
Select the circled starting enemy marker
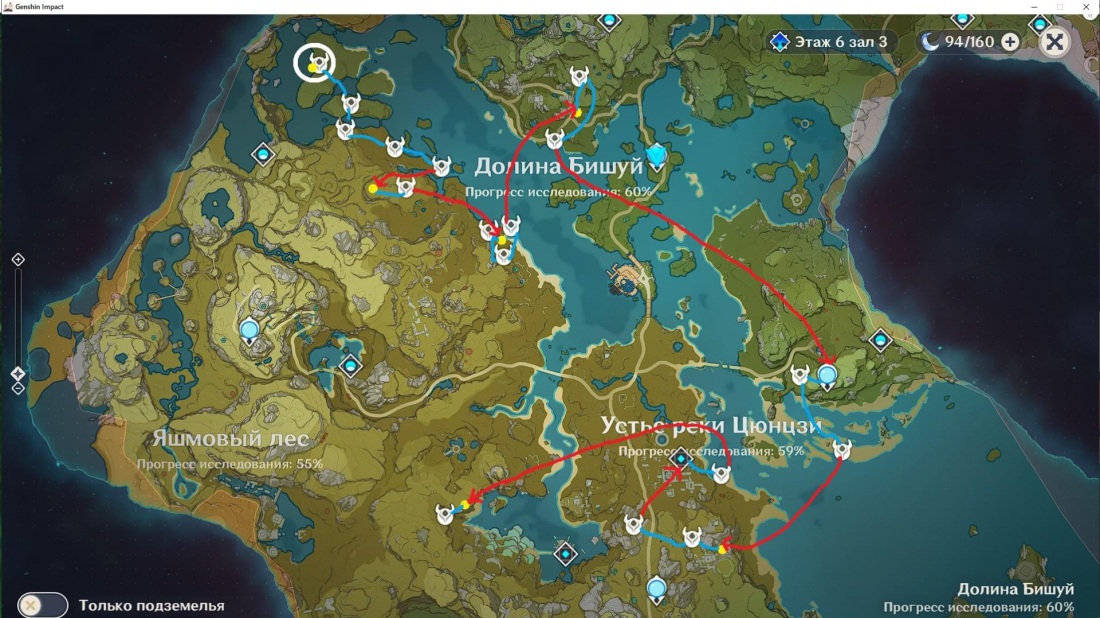pos(315,64)
